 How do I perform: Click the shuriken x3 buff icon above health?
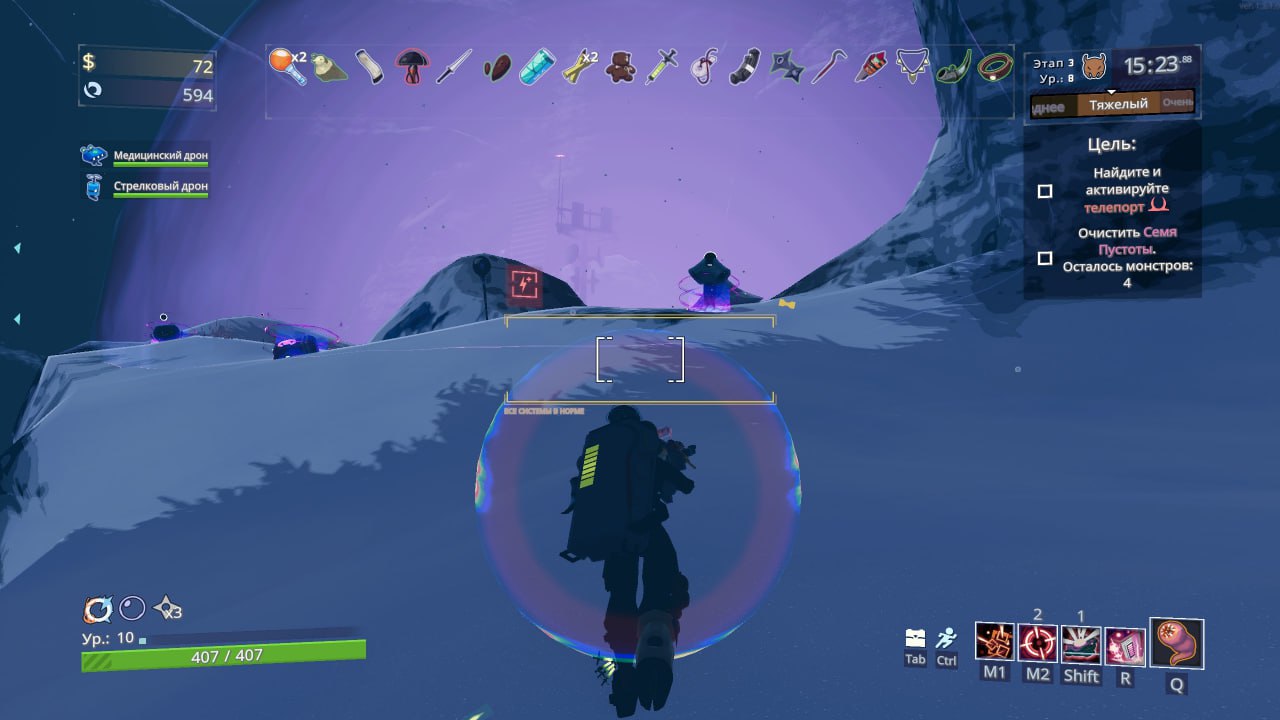[x=165, y=608]
